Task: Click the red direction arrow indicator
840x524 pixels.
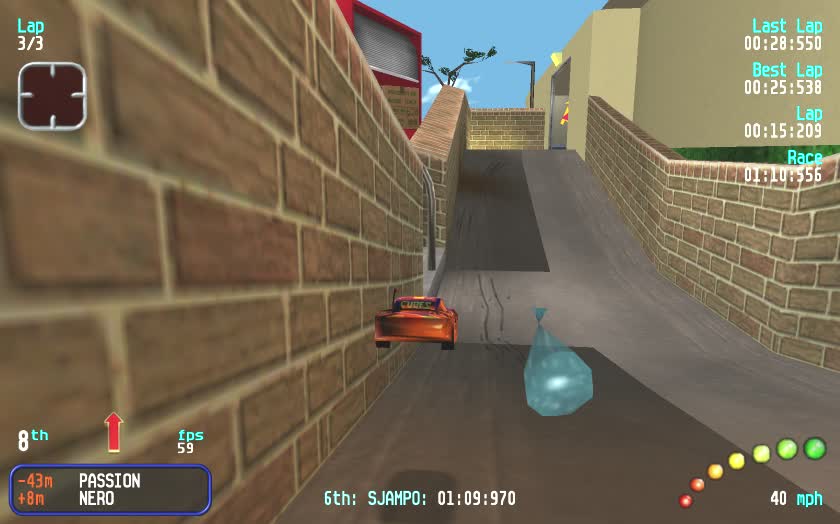Action: click(x=113, y=432)
